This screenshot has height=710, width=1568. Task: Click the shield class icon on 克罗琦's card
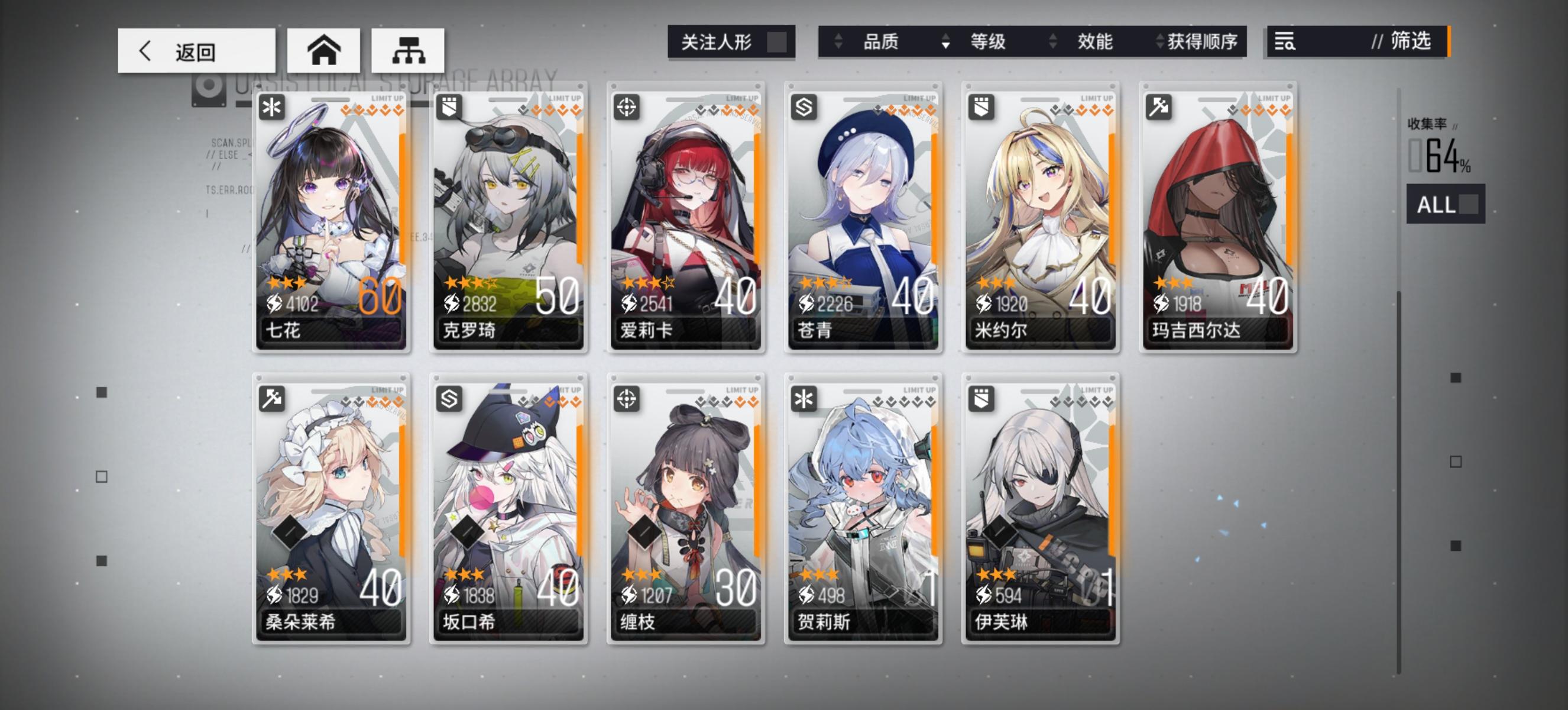pos(450,108)
